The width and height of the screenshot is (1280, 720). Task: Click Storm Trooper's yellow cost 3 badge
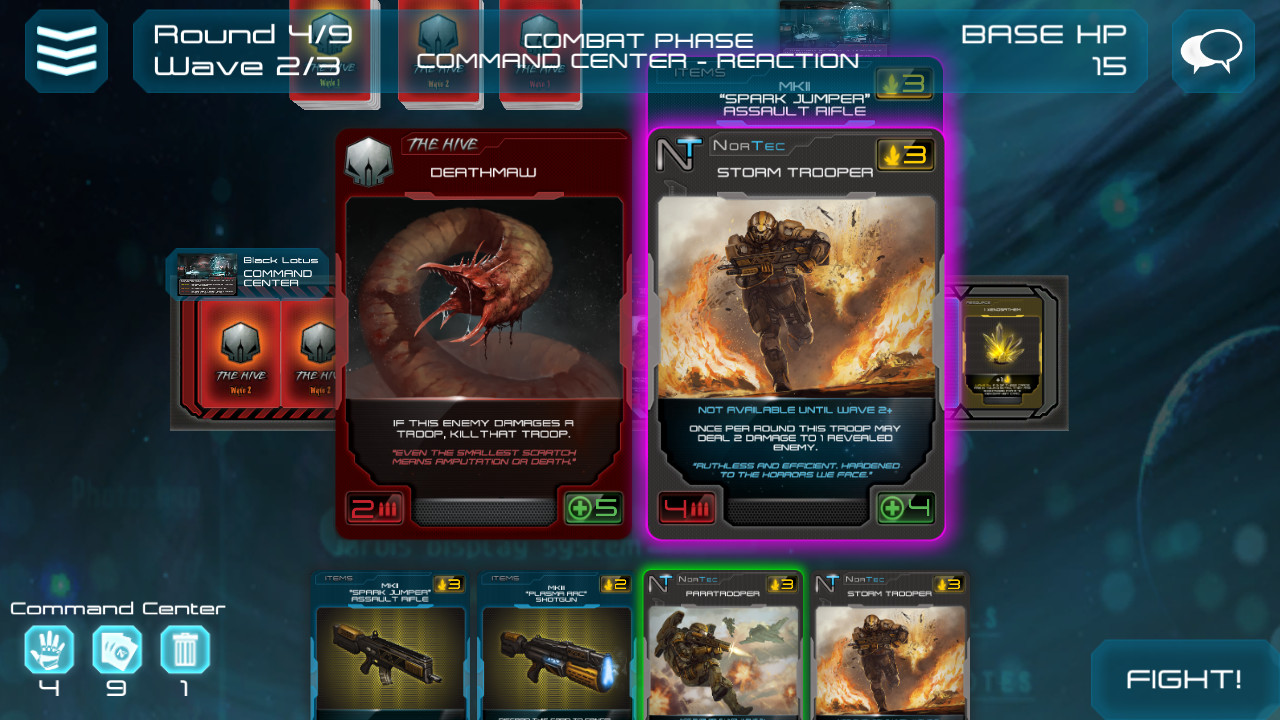[905, 156]
